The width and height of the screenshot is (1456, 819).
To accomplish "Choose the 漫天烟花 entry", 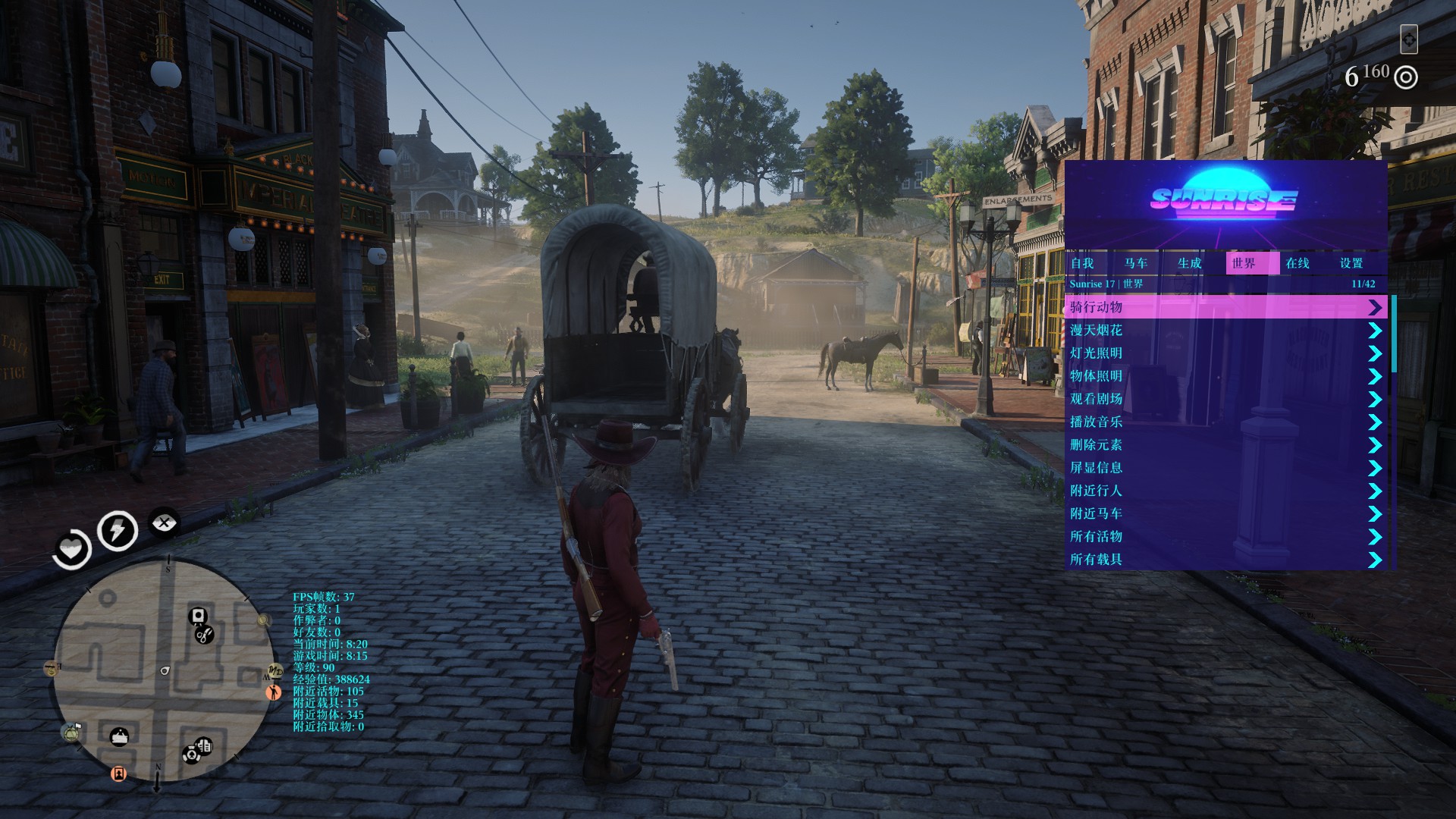I will point(1225,330).
